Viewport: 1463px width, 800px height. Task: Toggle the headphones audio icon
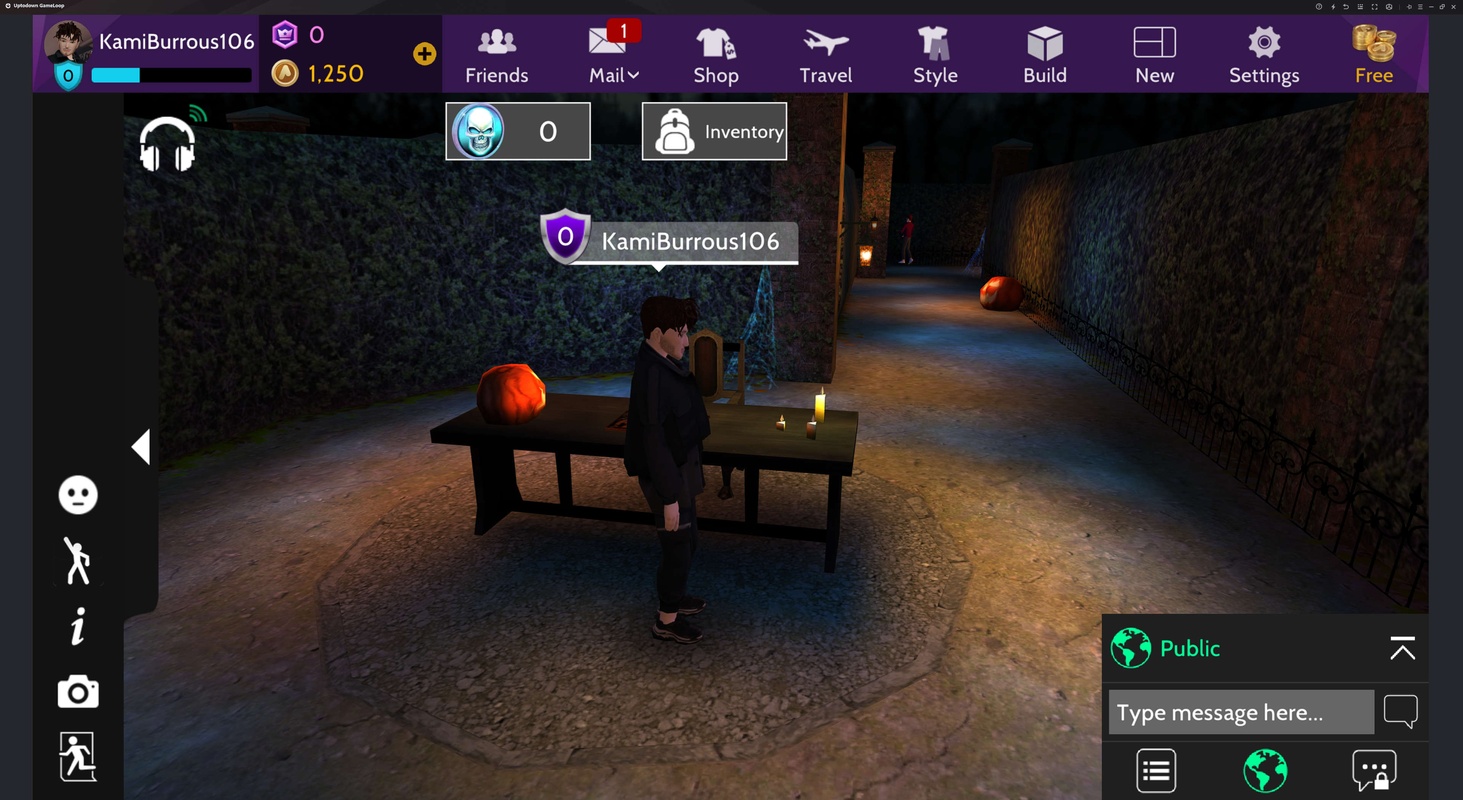coord(167,144)
